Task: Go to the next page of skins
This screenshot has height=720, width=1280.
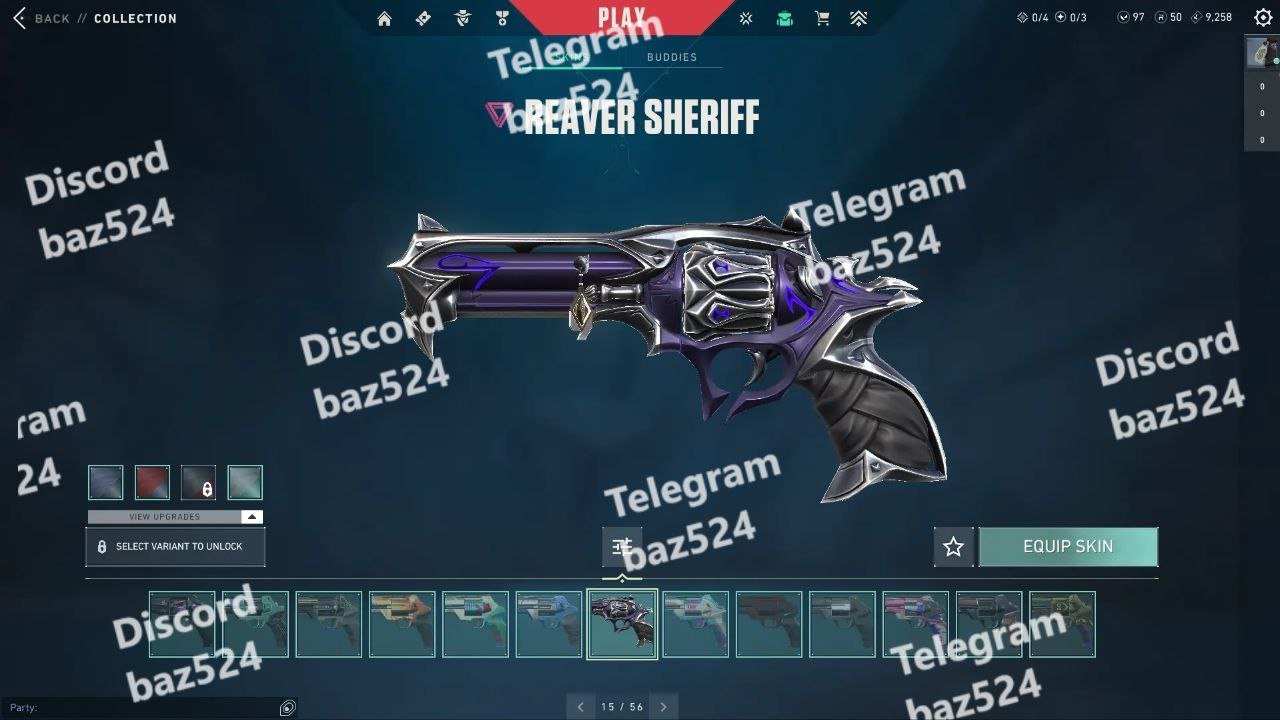Action: pyautogui.click(x=663, y=707)
